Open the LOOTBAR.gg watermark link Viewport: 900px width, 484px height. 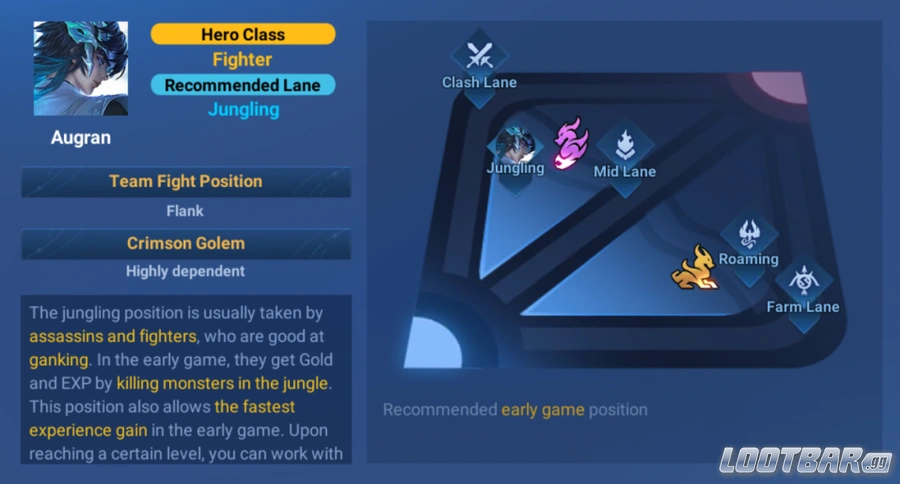click(x=801, y=460)
